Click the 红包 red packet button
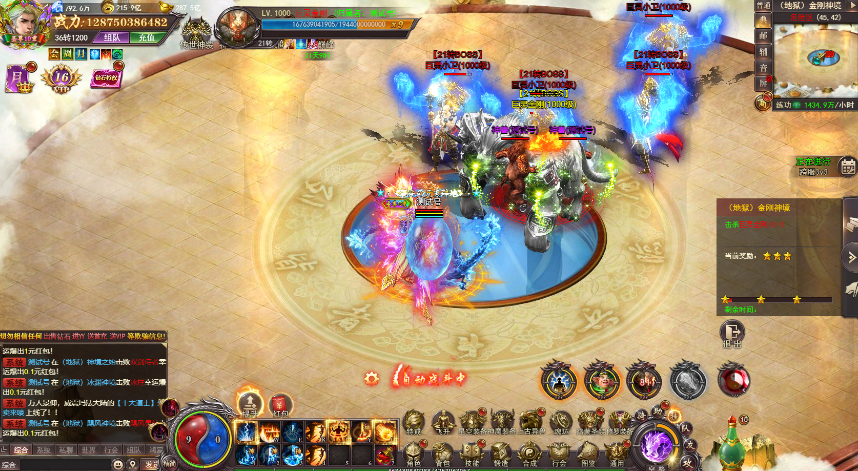The height and width of the screenshot is (471, 858). point(281,403)
